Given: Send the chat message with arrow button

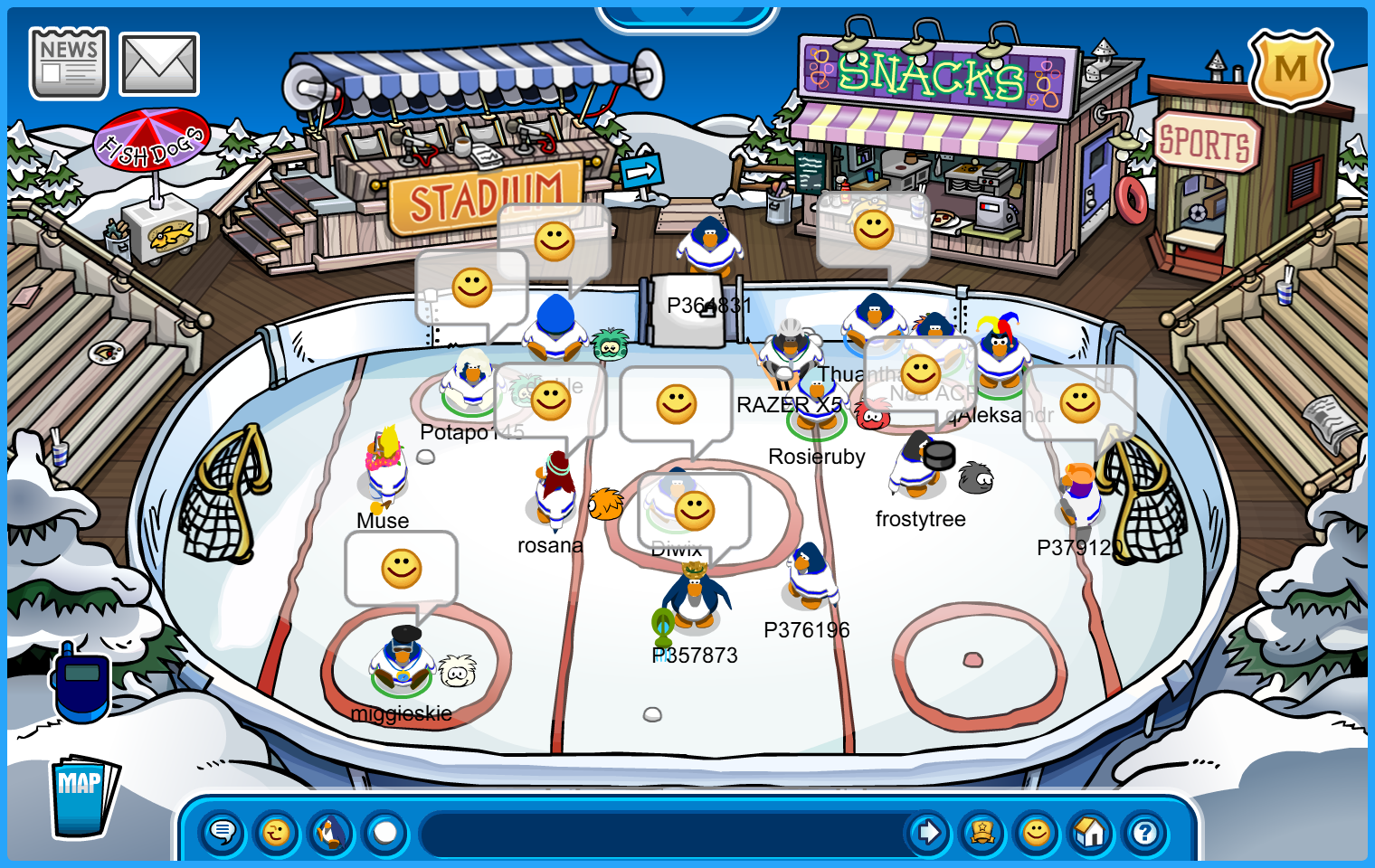Looking at the screenshot, I should click(x=928, y=832).
